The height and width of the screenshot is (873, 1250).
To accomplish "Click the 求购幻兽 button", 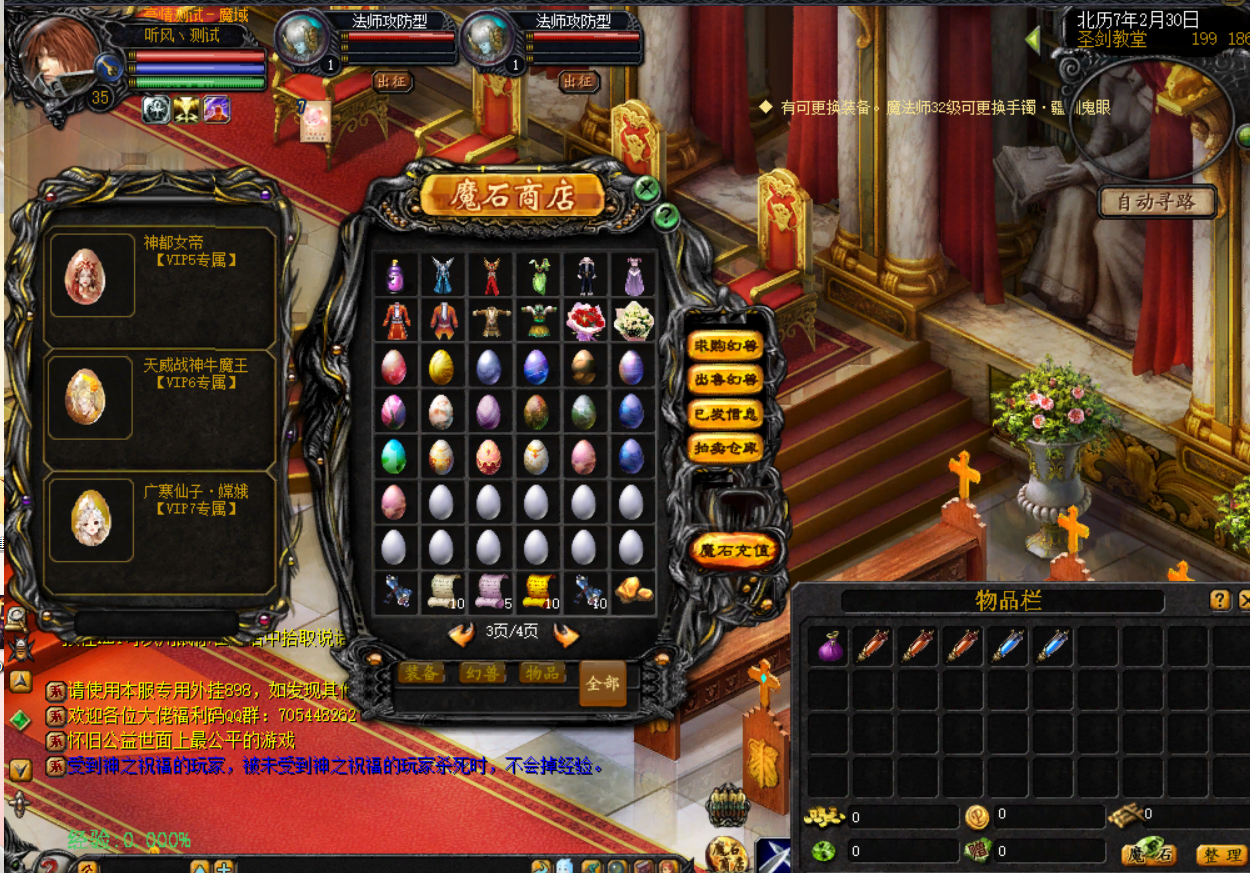I will [x=725, y=346].
